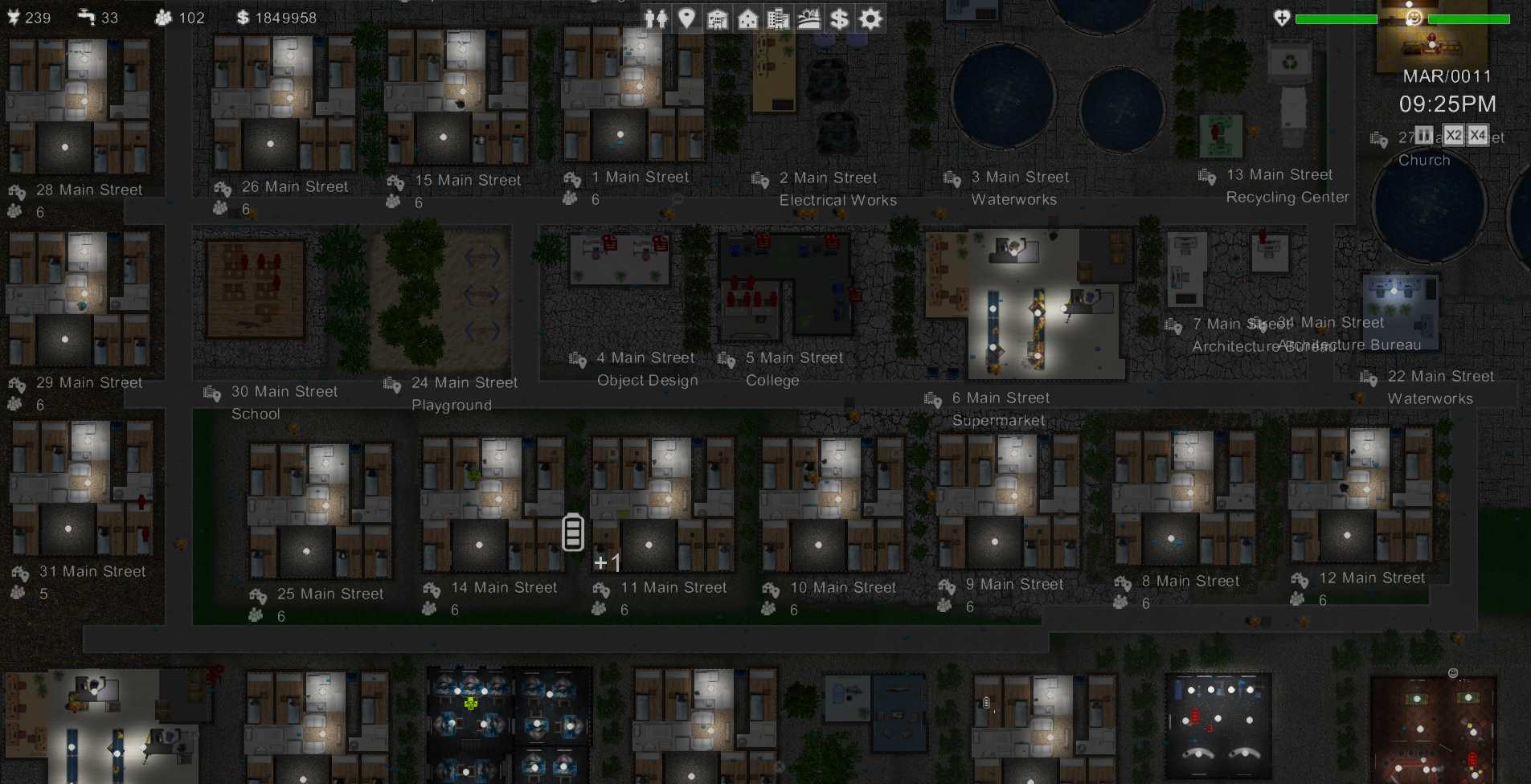This screenshot has height=784, width=1531.
Task: Select the park landscaping tool icon
Action: click(809, 18)
